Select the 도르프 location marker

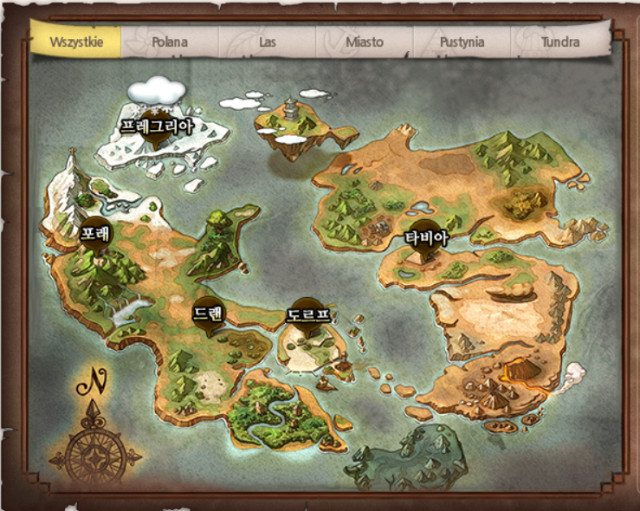click(x=307, y=314)
